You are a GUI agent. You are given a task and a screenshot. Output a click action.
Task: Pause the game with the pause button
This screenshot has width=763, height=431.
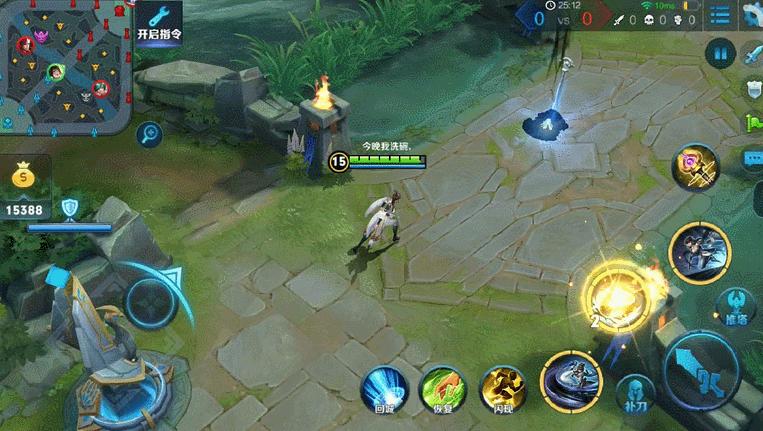[719, 54]
